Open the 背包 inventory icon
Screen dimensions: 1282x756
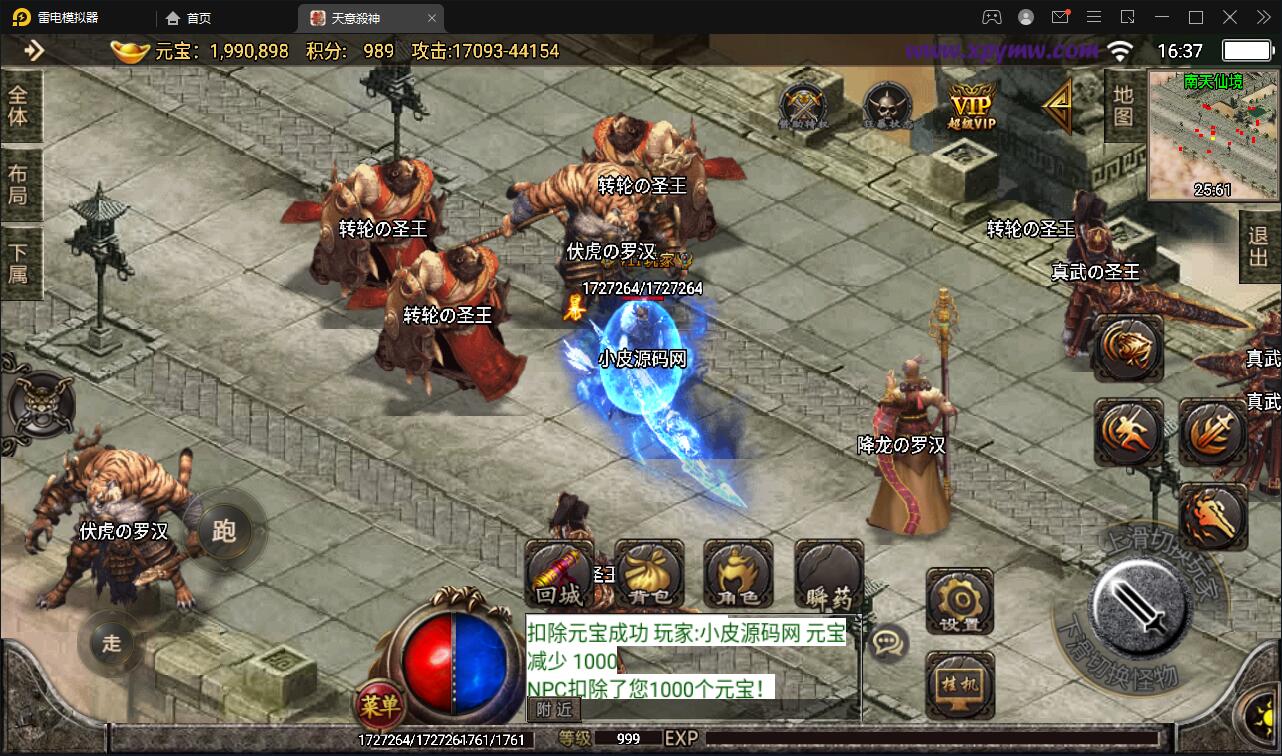click(648, 575)
